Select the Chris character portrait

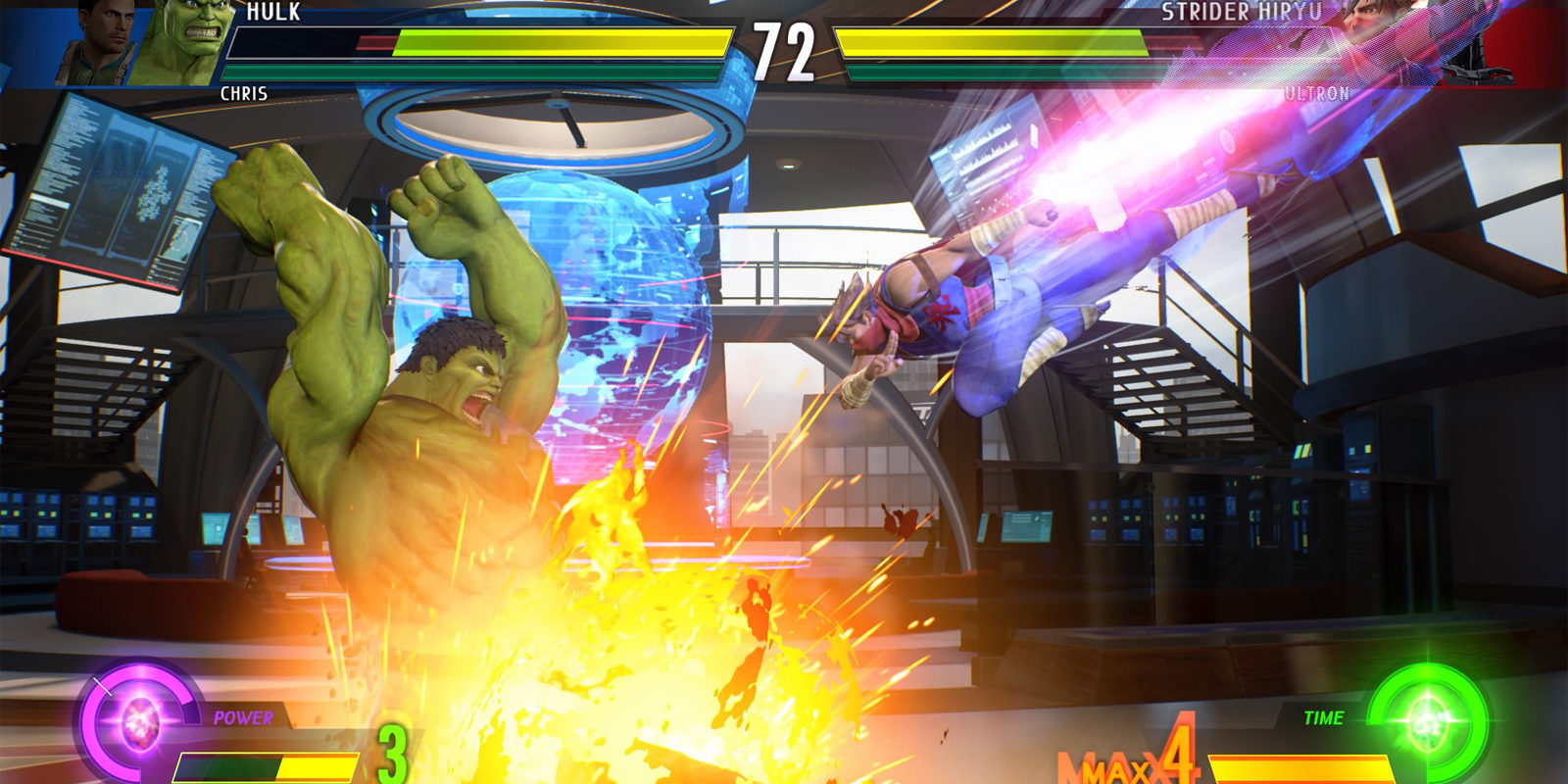93,44
